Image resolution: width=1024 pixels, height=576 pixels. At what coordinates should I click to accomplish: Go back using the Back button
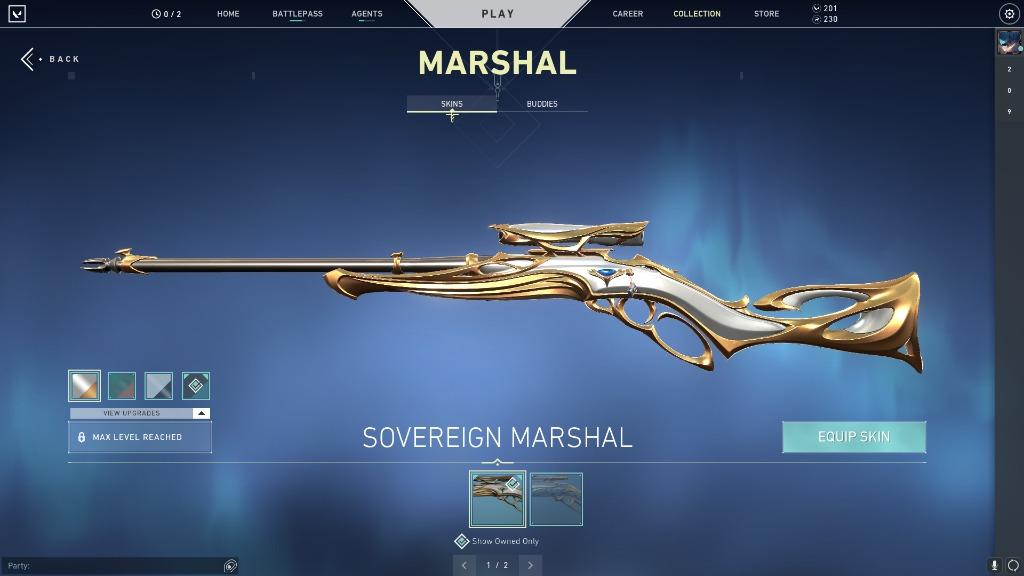click(x=50, y=59)
